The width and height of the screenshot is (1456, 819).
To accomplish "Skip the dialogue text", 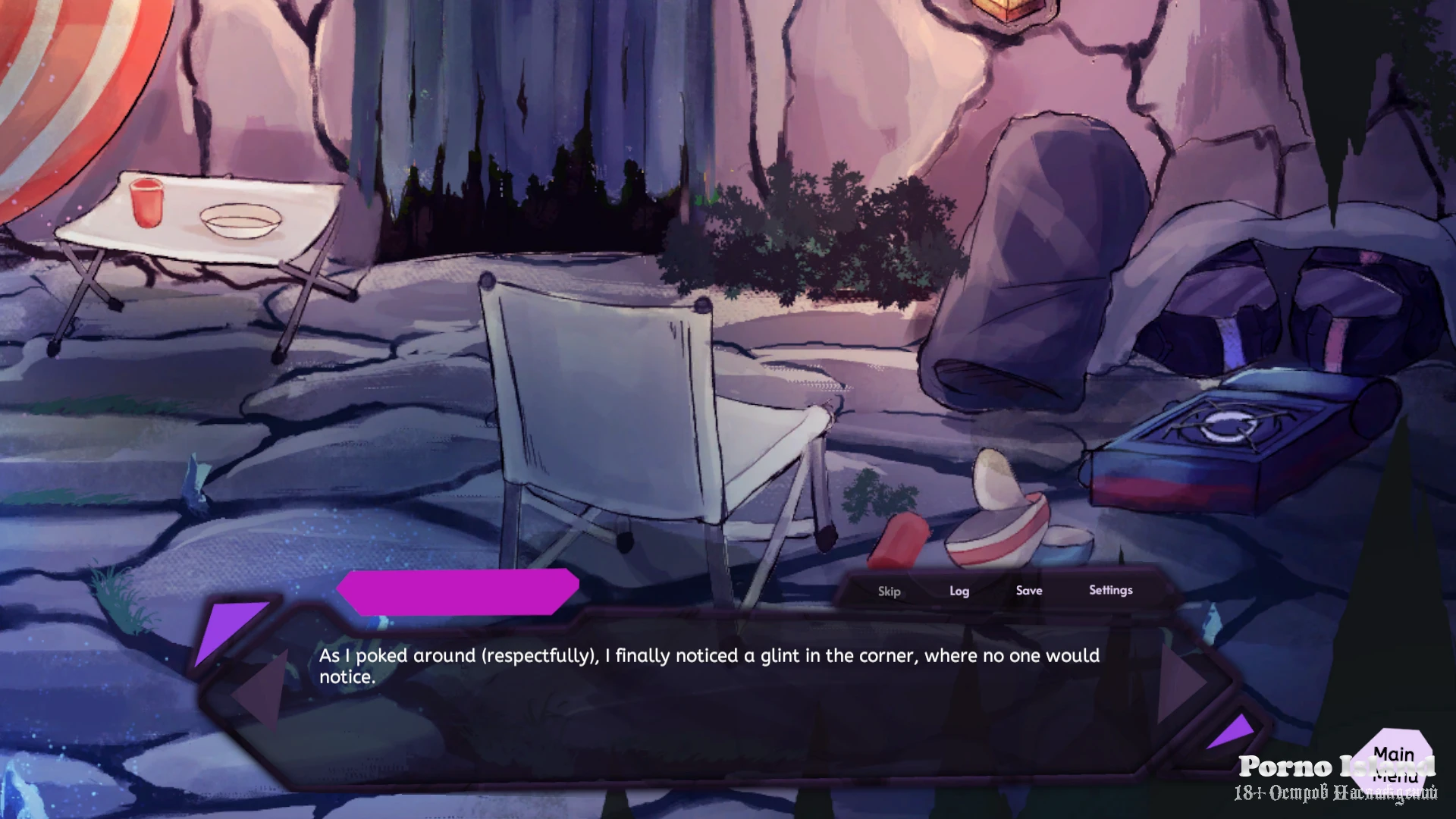I will coord(889,591).
